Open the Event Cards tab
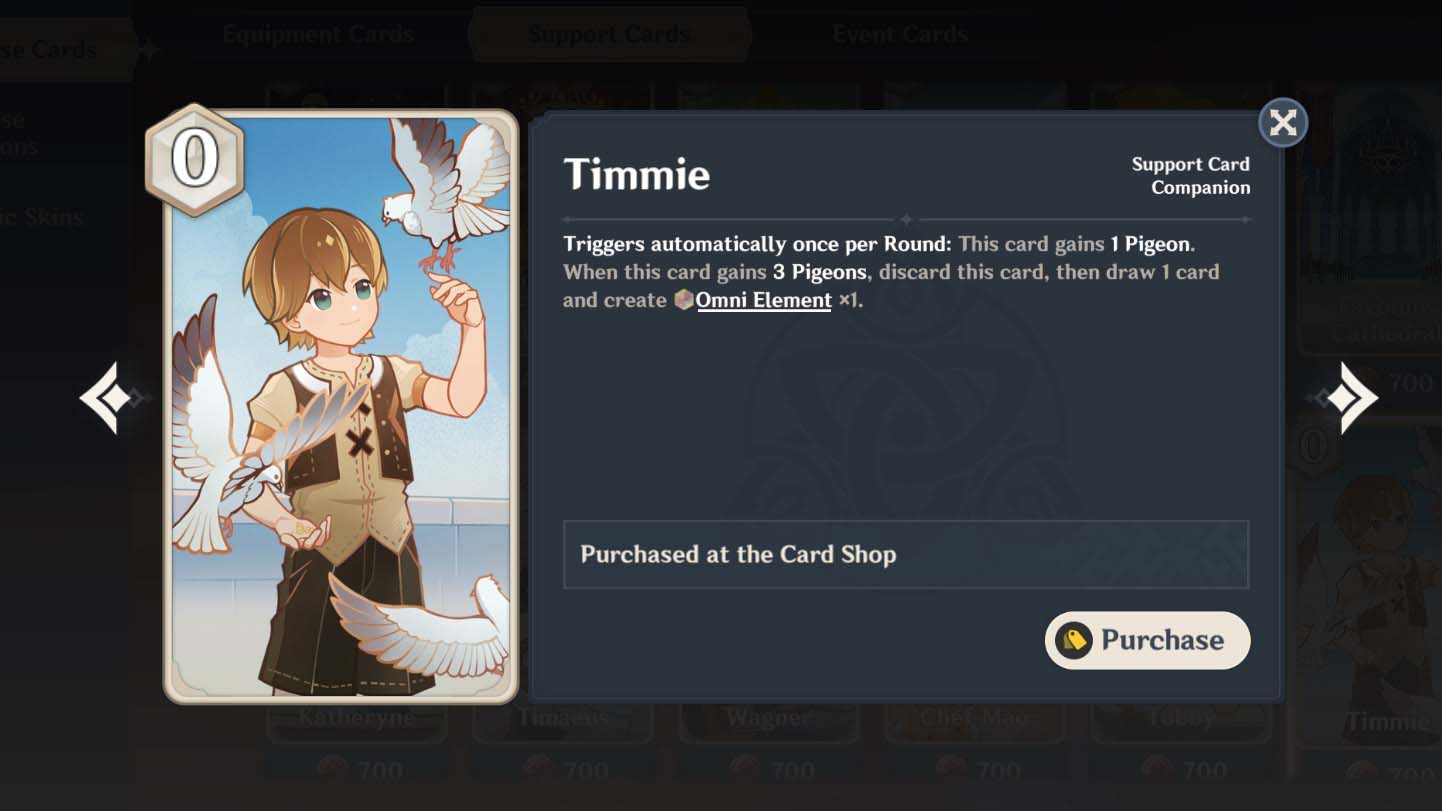Screen dimensions: 1442x811 (x=899, y=33)
